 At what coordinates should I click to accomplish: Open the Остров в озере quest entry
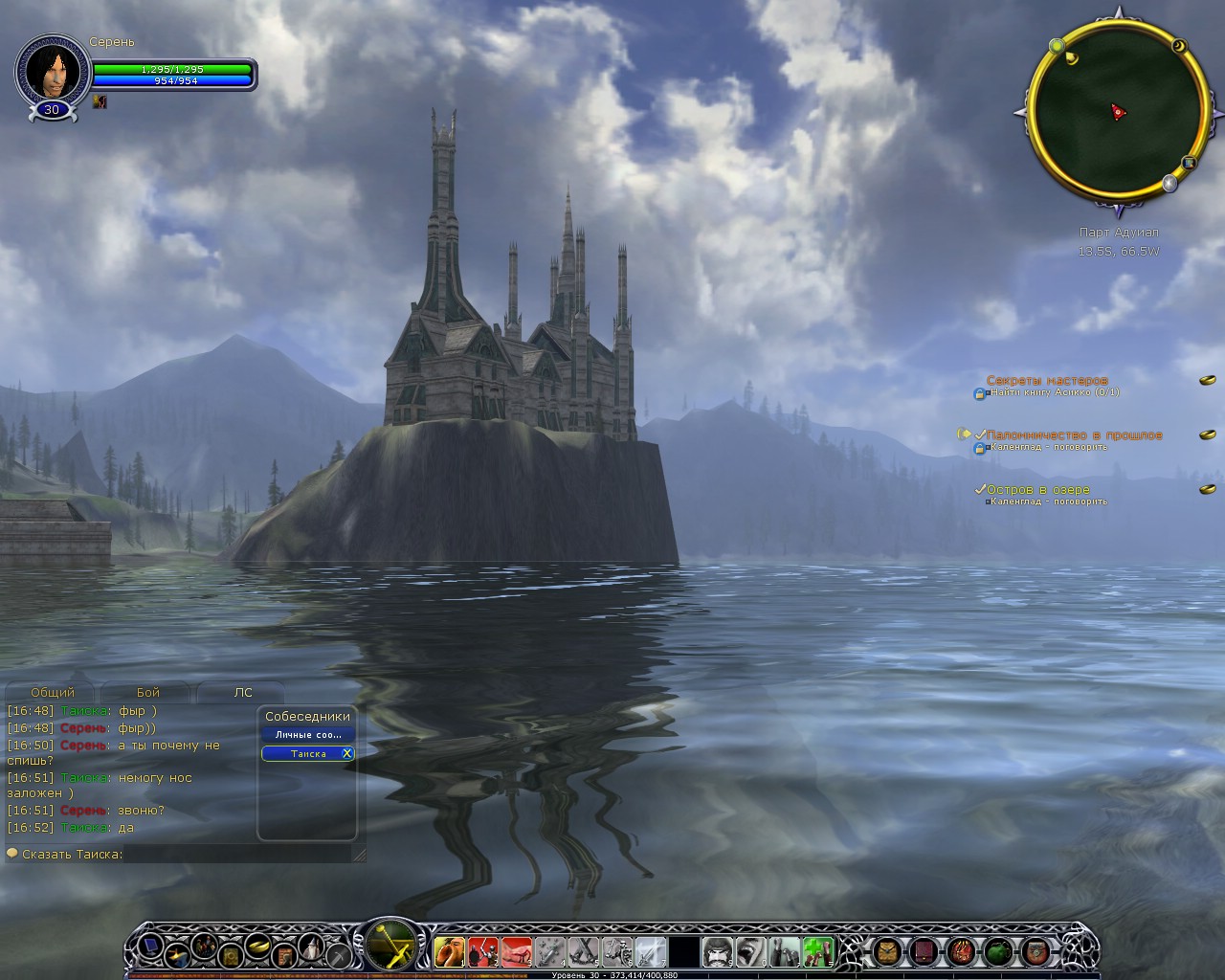pyautogui.click(x=1037, y=489)
